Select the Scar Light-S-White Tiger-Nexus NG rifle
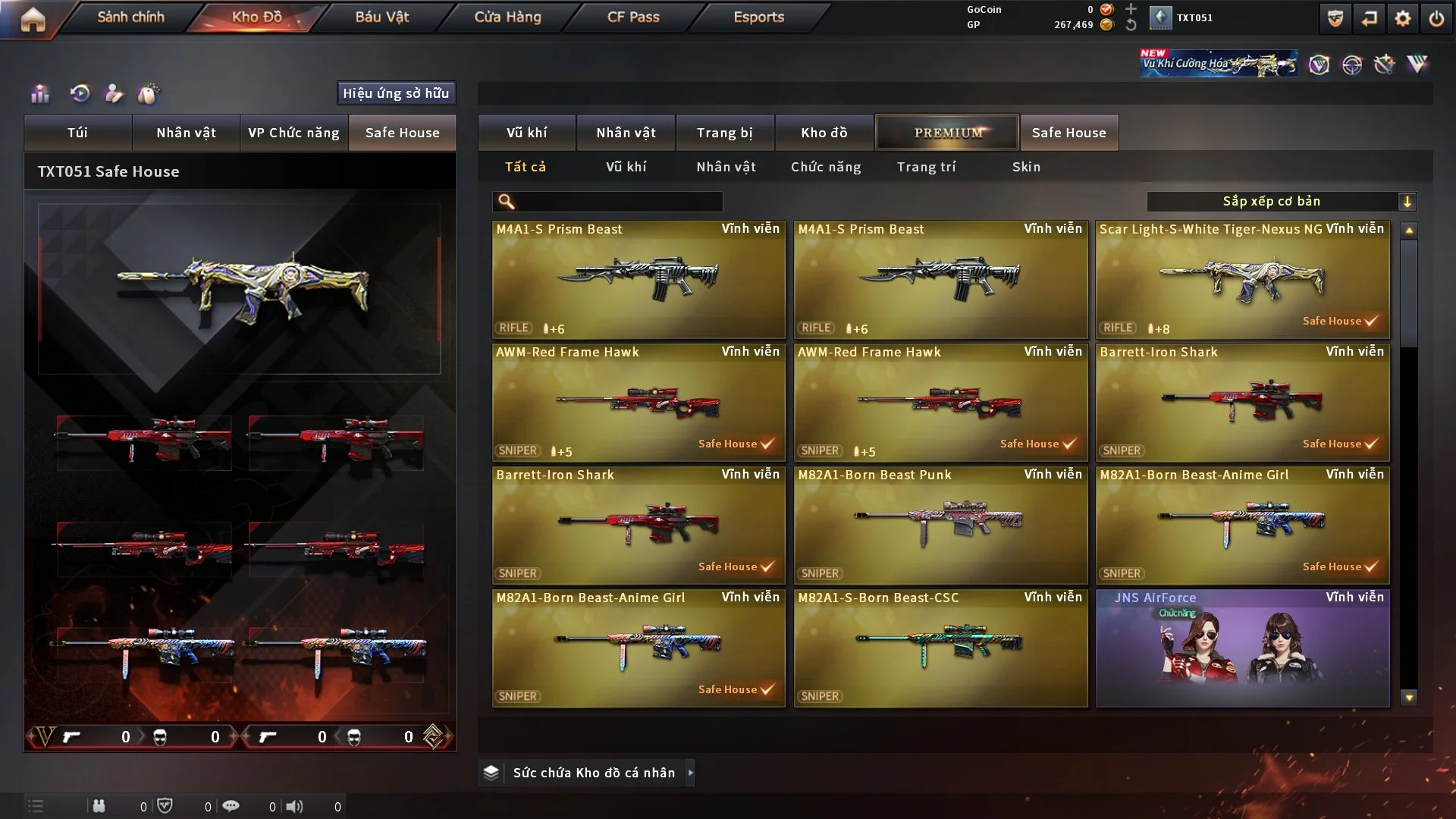The height and width of the screenshot is (819, 1456). coord(1242,280)
